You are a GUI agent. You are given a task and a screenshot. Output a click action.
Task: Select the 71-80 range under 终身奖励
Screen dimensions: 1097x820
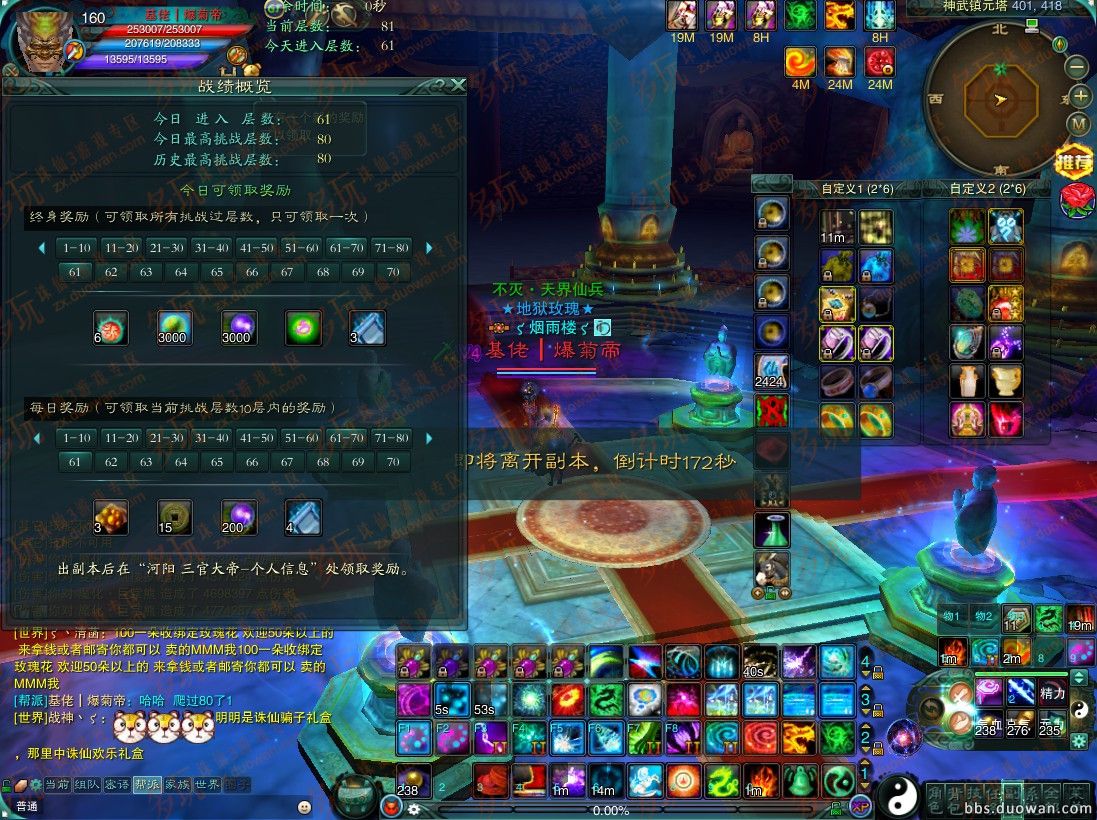tap(392, 247)
